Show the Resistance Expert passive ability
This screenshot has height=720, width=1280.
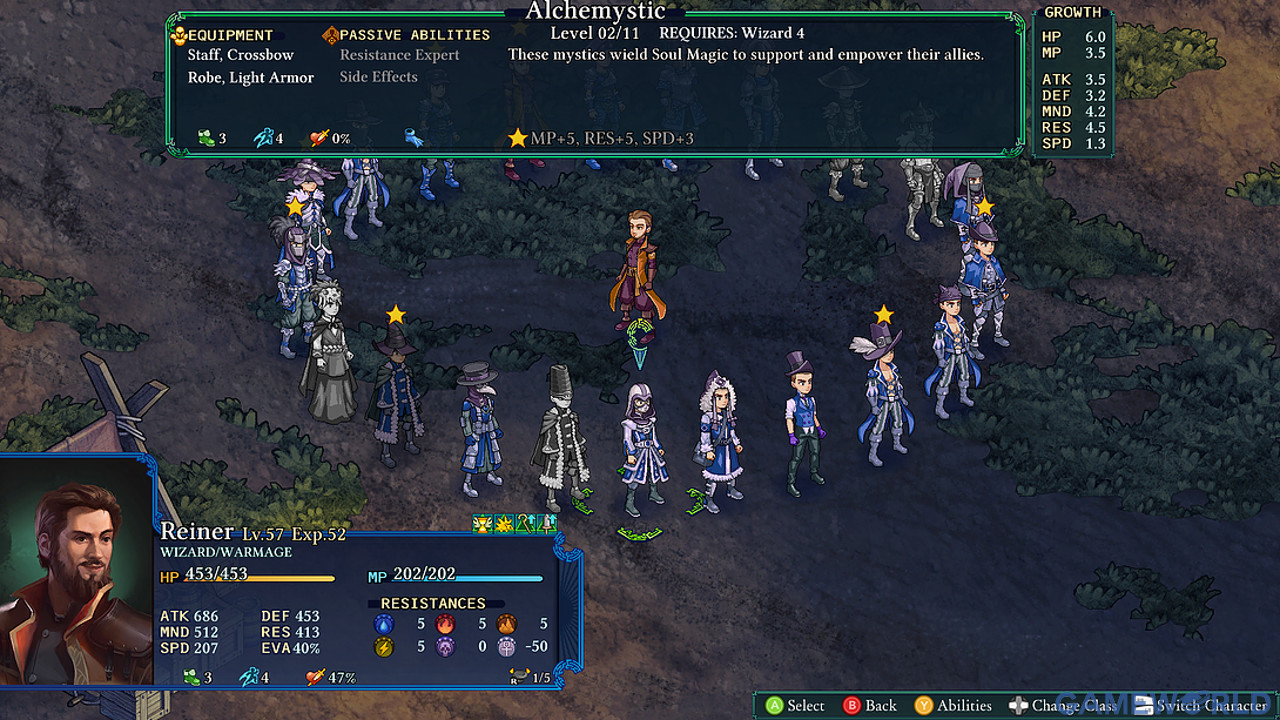point(399,55)
